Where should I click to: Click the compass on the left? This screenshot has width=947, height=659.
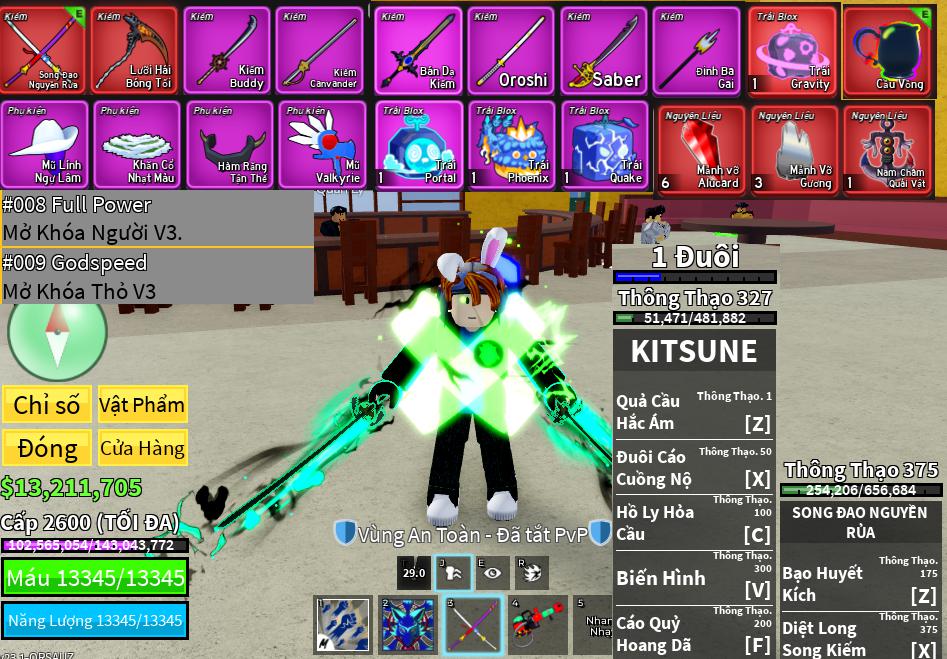pos(57,336)
